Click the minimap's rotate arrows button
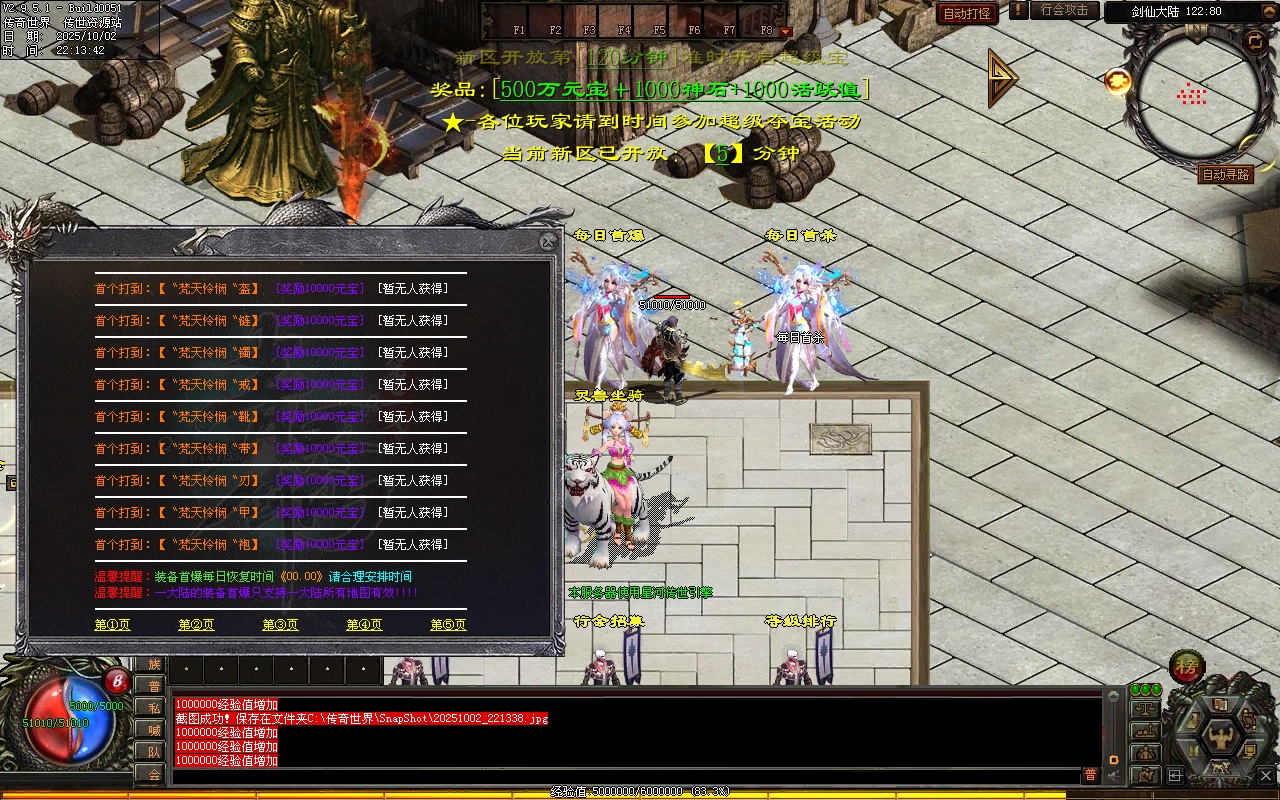Viewport: 1280px width, 800px height. click(x=1254, y=40)
